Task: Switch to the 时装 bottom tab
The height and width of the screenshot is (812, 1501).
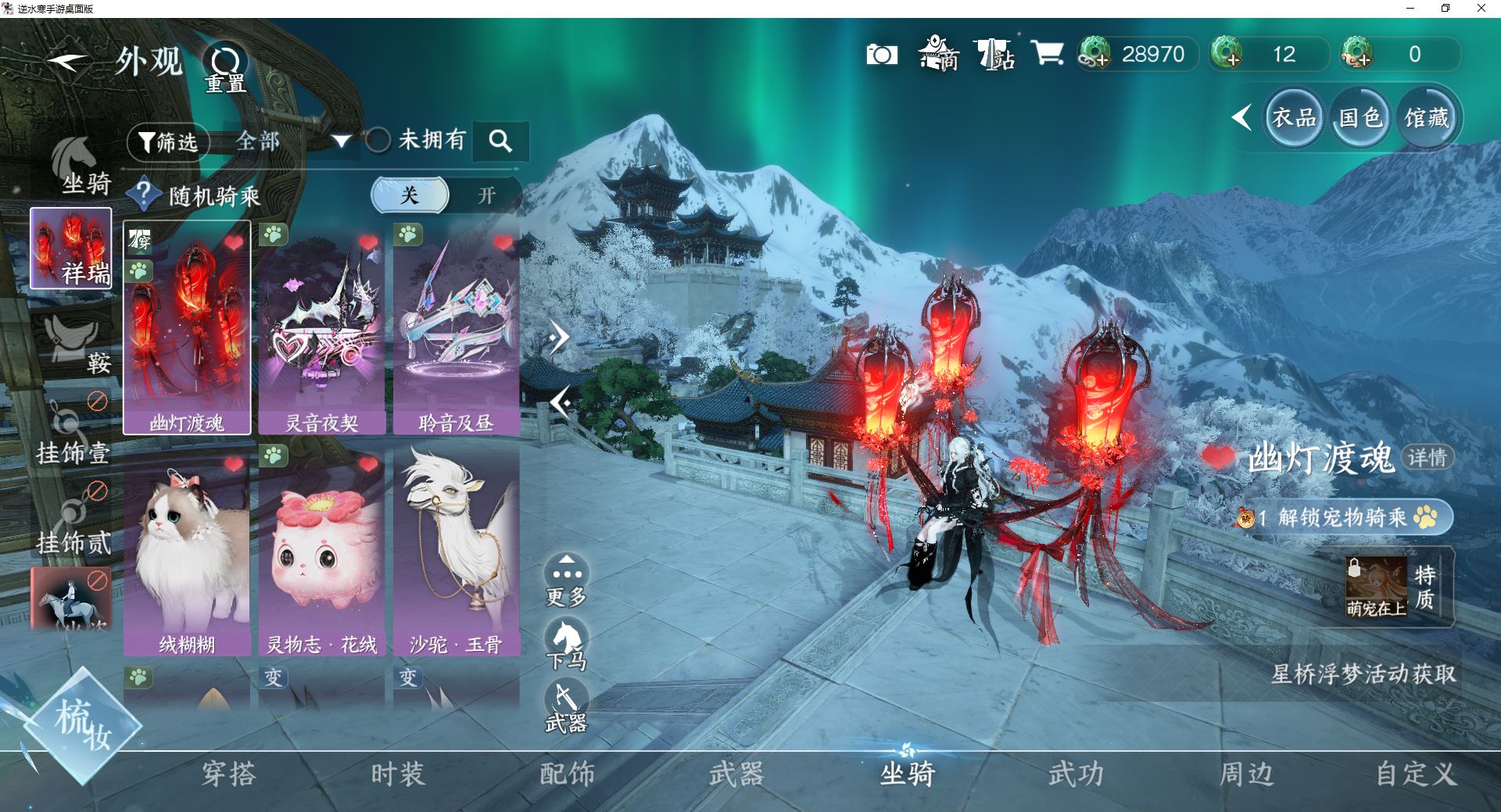Action: [398, 774]
